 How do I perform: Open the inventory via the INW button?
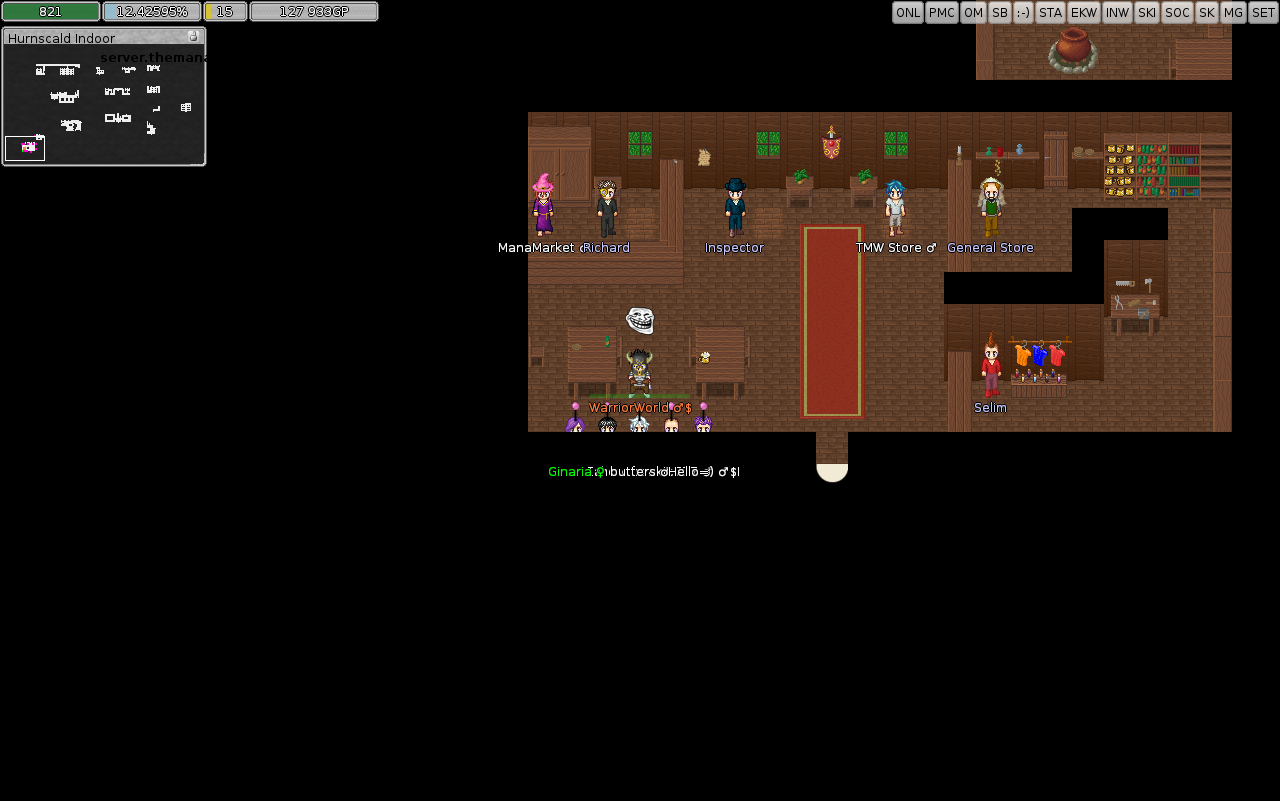coord(1117,12)
